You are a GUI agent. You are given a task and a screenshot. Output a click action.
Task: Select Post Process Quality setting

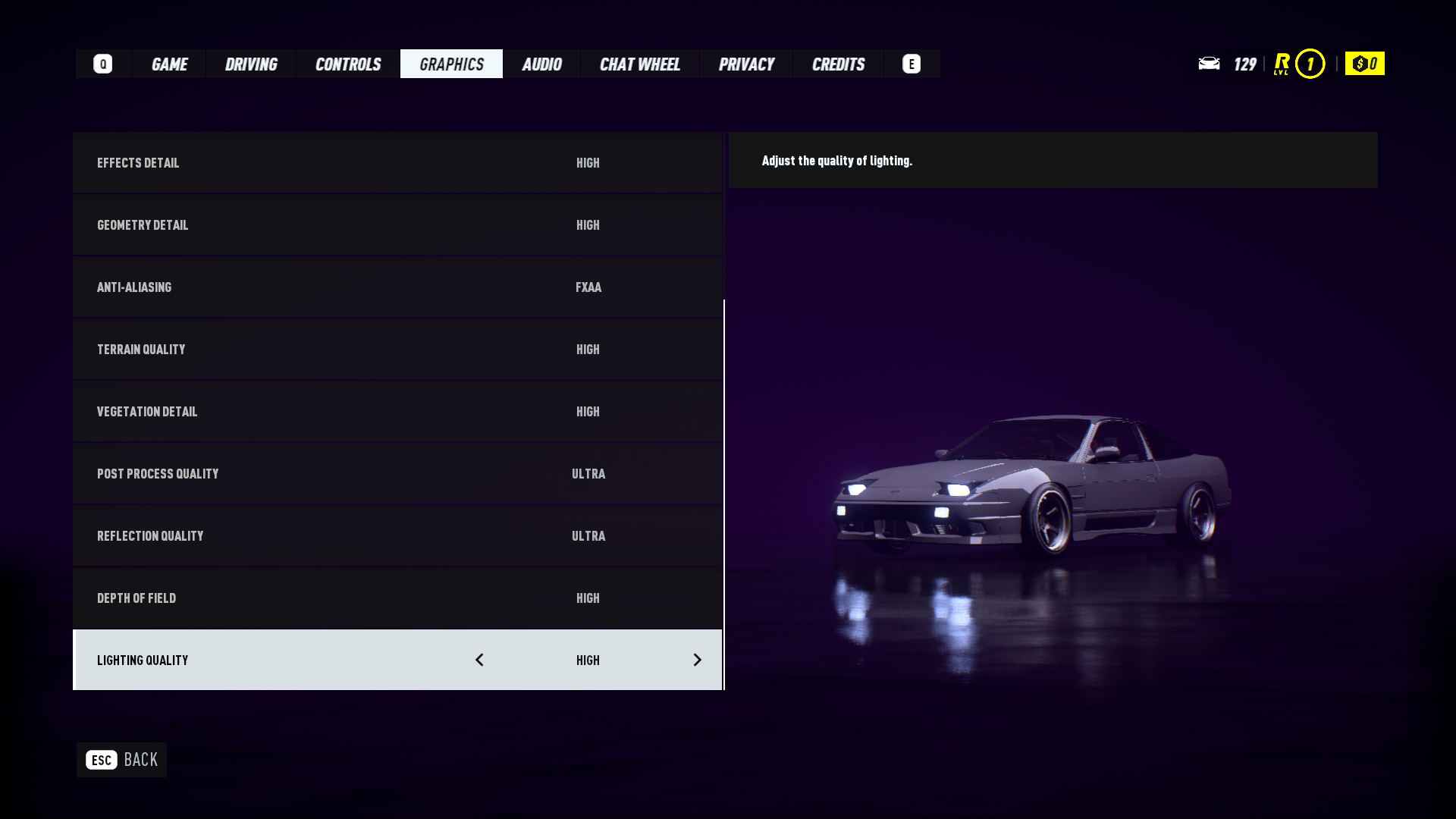pyautogui.click(x=397, y=474)
